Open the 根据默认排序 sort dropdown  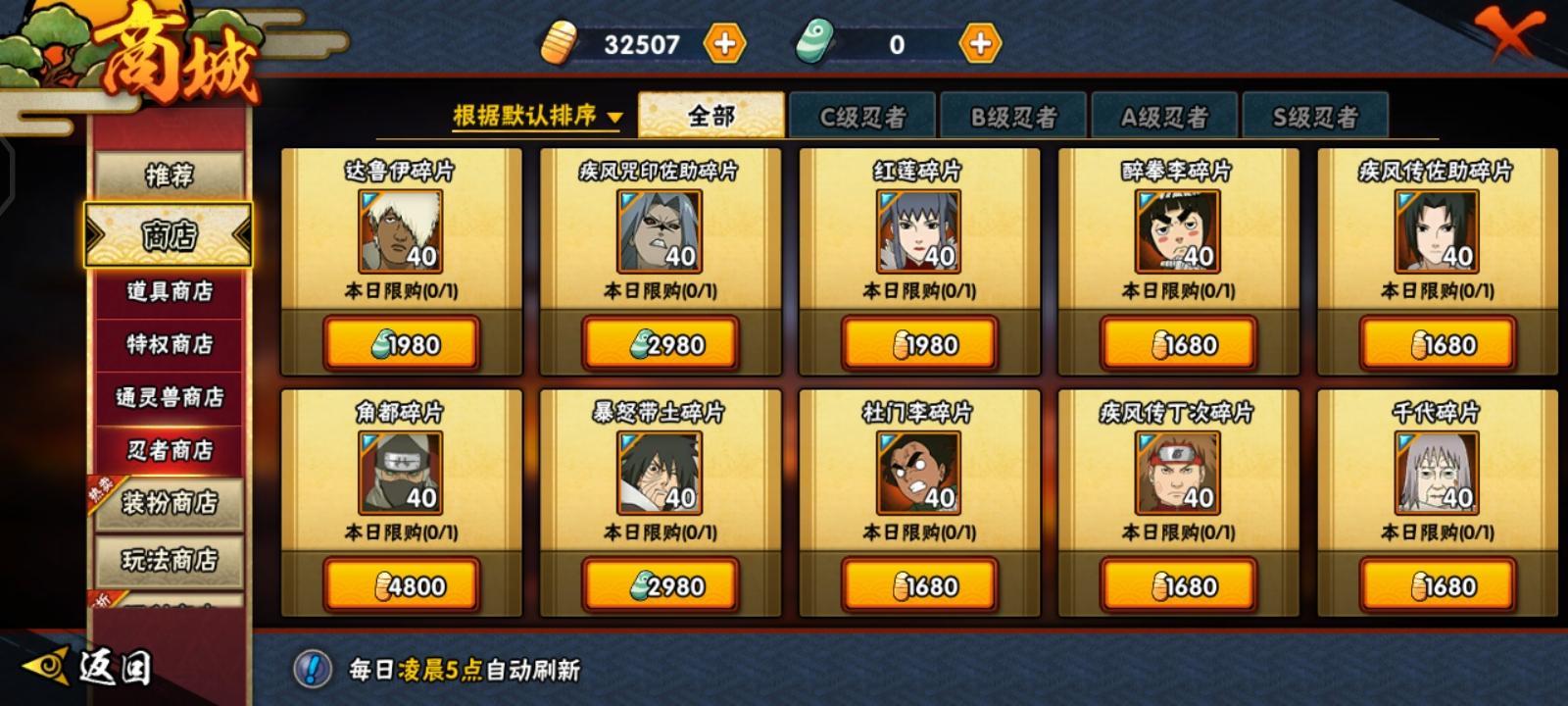pos(535,115)
